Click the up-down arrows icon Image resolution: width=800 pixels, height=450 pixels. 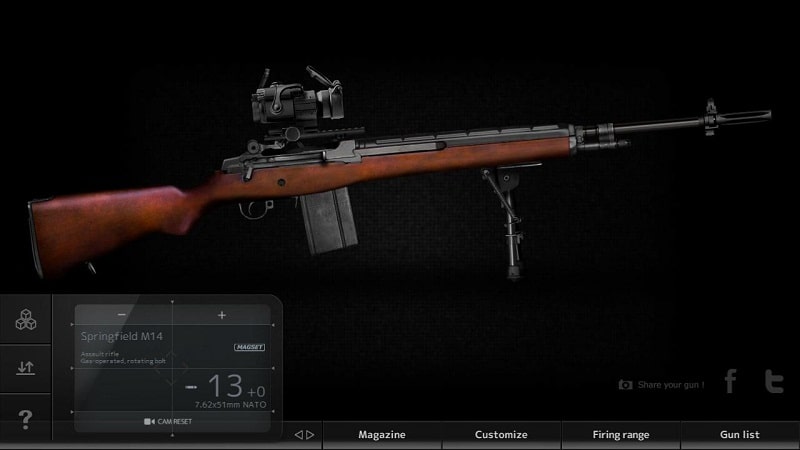tap(26, 368)
